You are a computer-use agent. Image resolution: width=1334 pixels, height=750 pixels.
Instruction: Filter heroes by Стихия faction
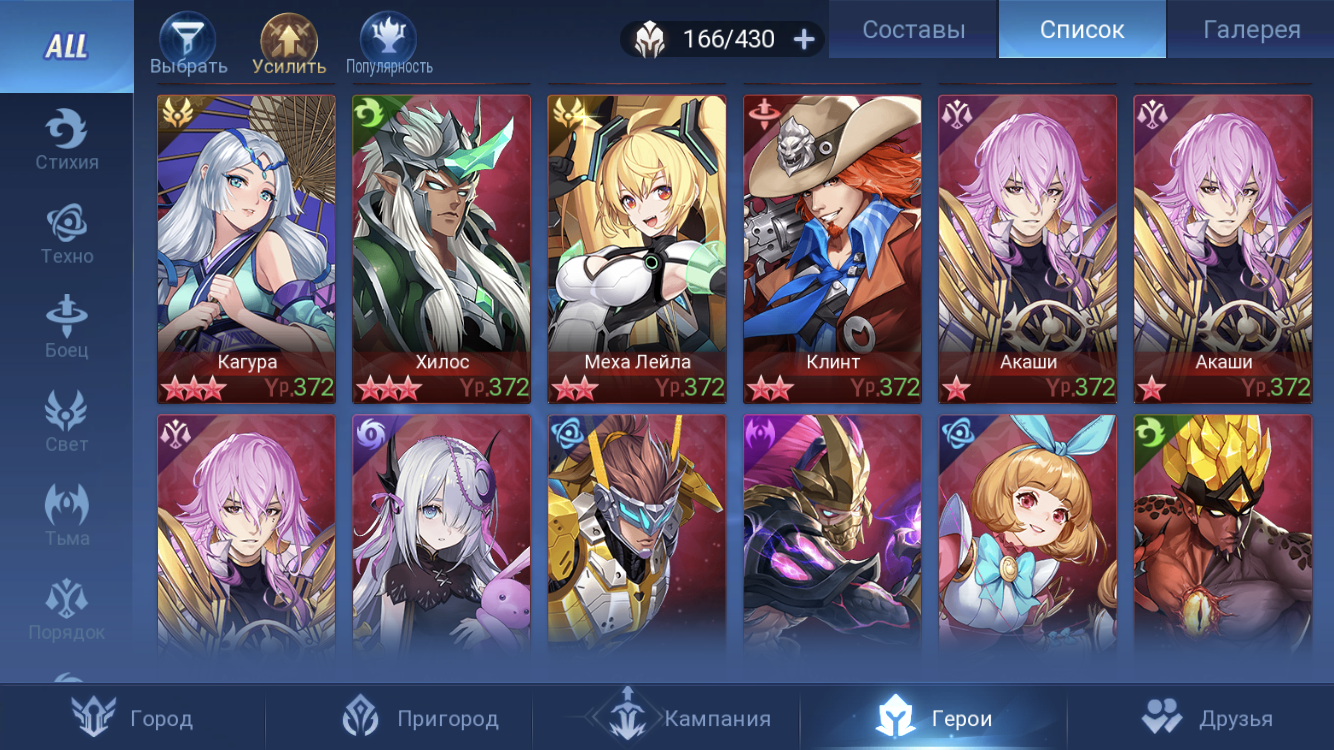[67, 140]
